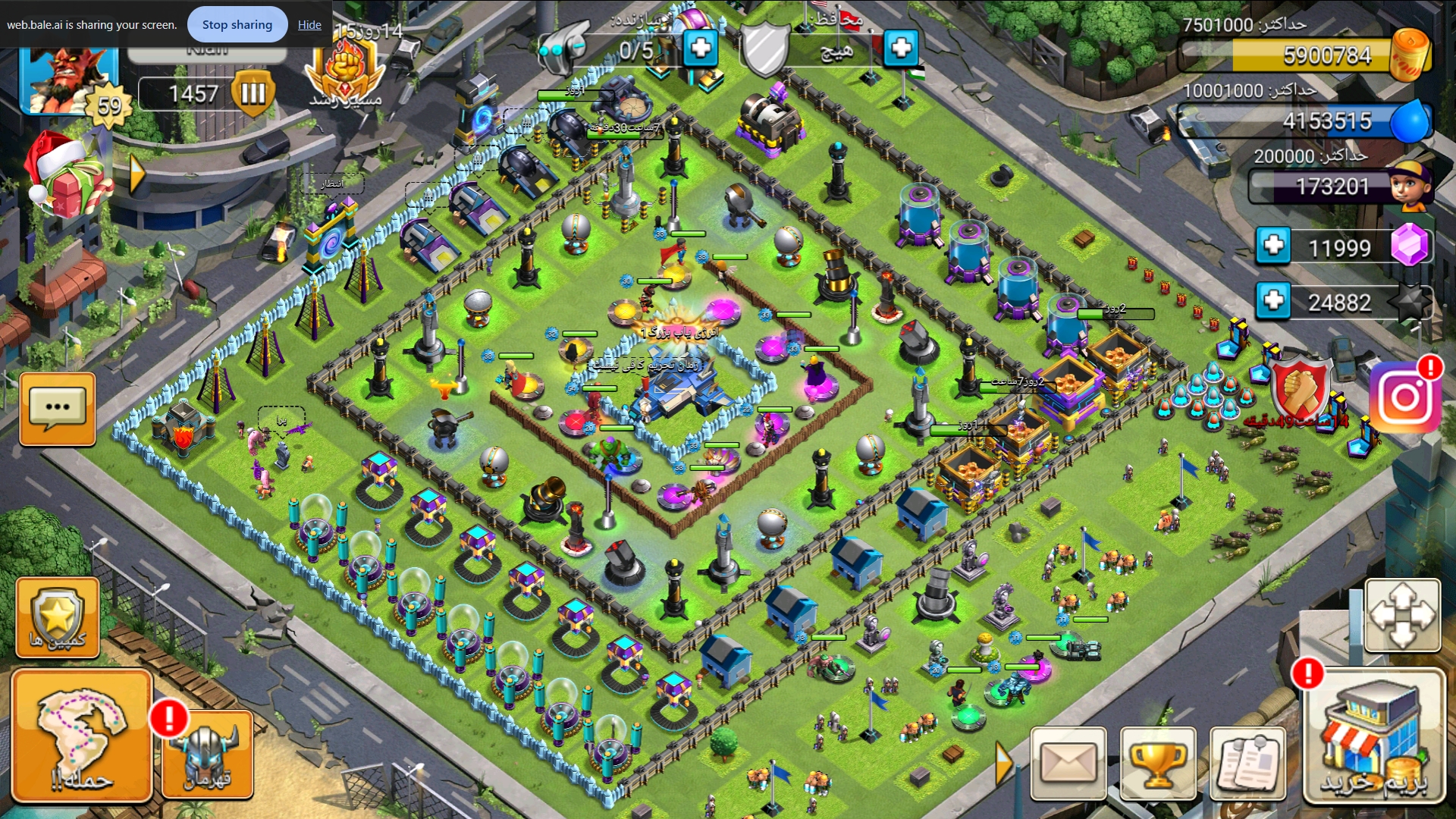Add a builder with plus button
Viewport: 1456px width, 819px height.
tap(701, 49)
